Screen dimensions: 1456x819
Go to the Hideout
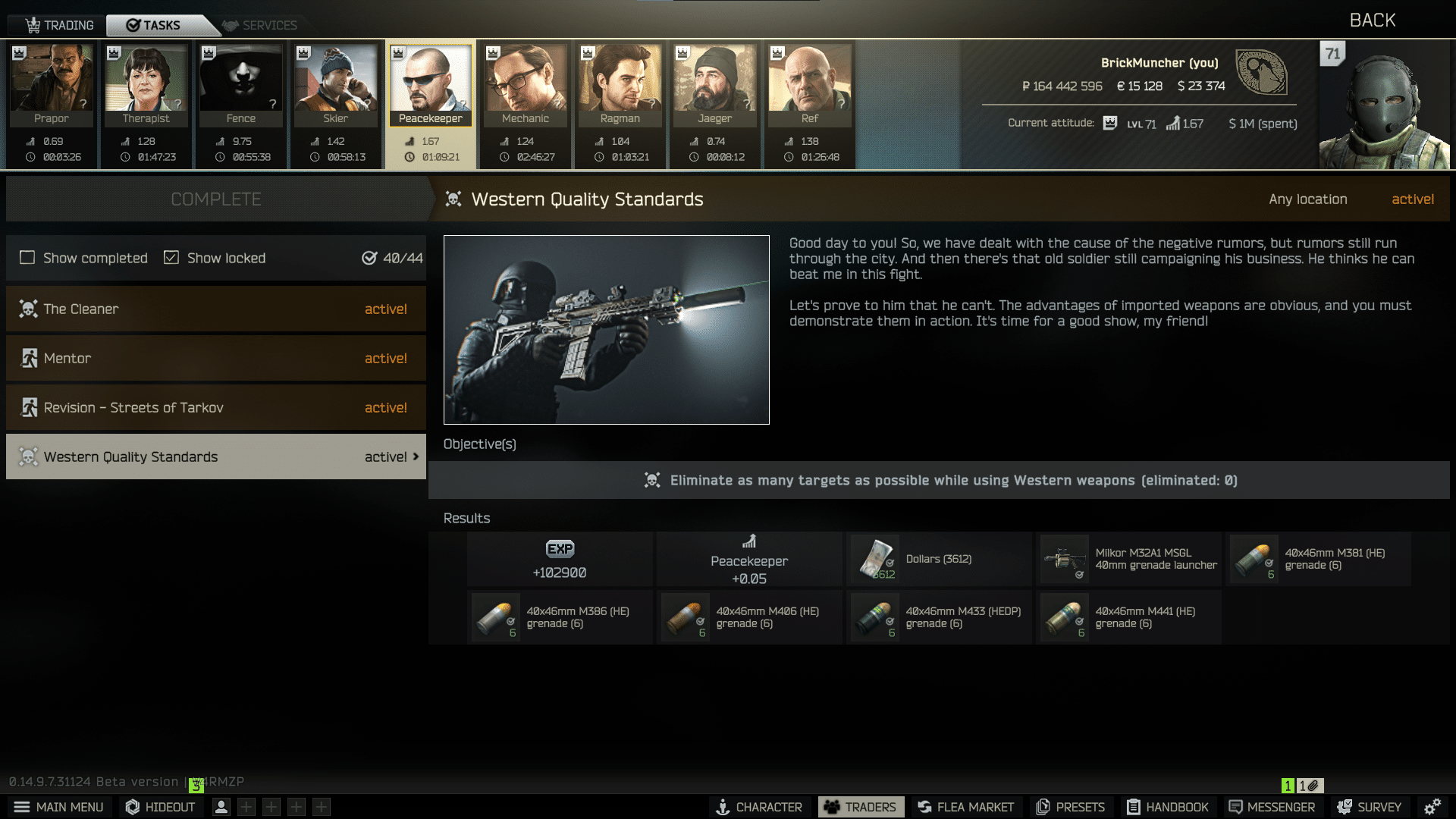click(x=161, y=807)
